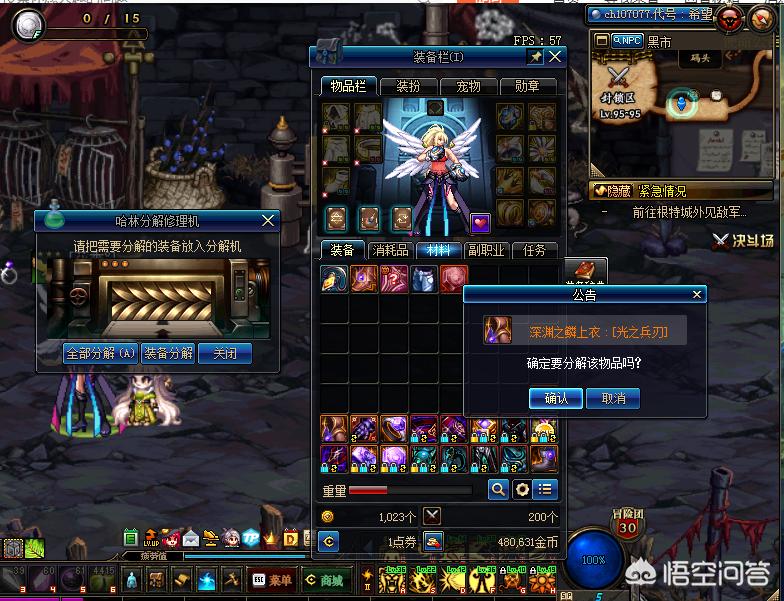Open the 商城 shop

(324, 580)
